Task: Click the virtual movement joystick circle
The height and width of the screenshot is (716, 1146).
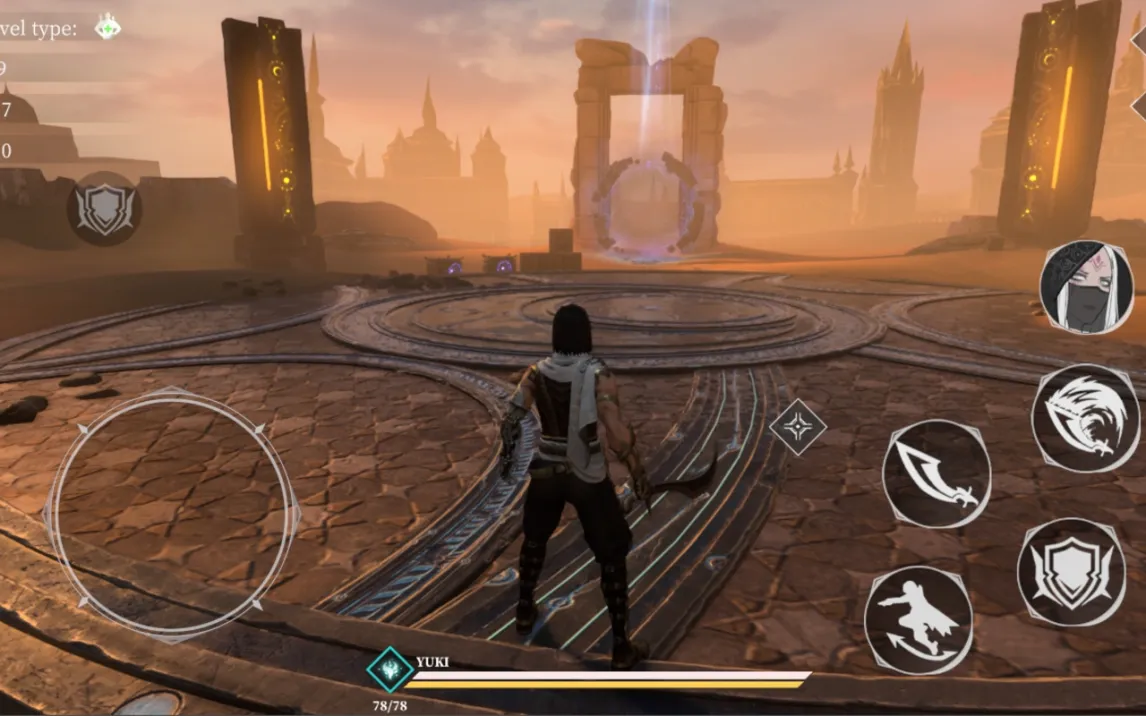Action: point(173,513)
